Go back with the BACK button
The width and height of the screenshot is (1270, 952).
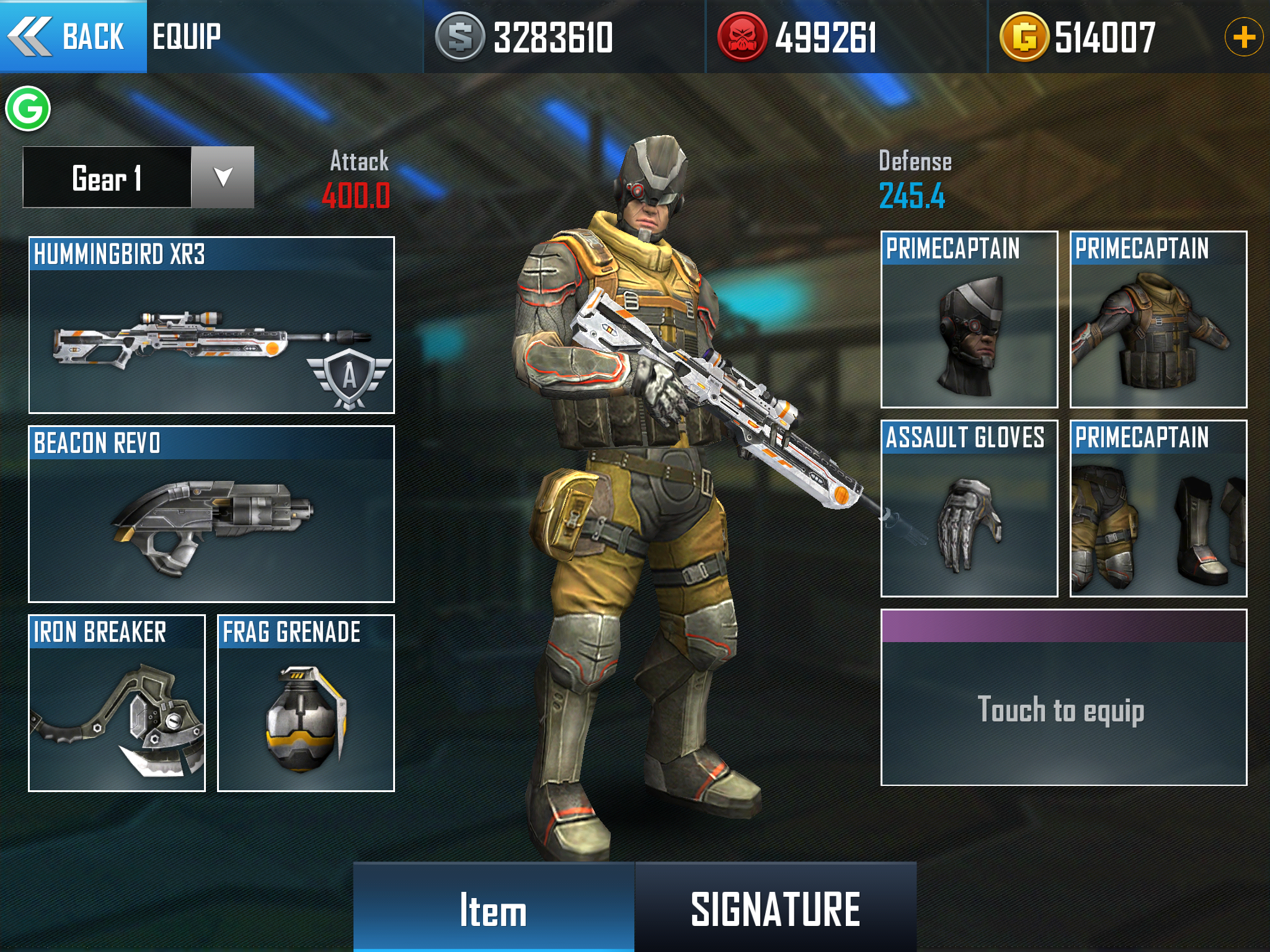pos(73,37)
